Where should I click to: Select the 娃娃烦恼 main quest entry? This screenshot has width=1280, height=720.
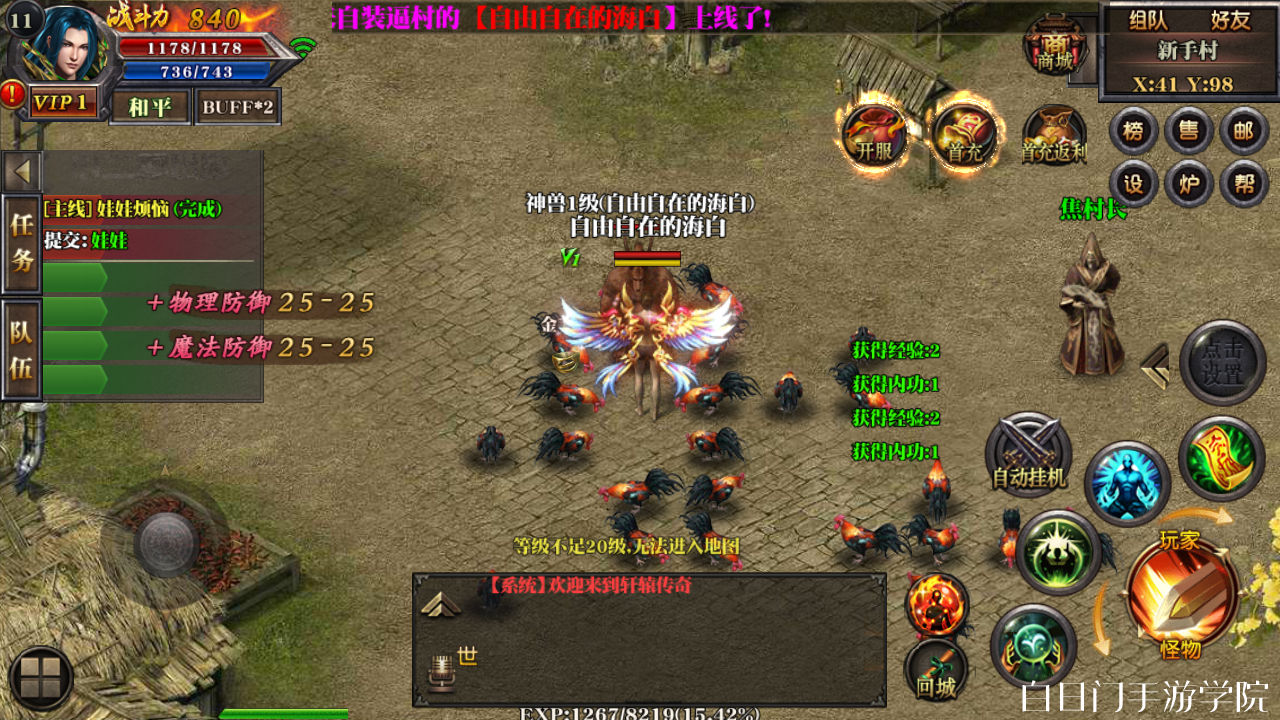click(133, 209)
